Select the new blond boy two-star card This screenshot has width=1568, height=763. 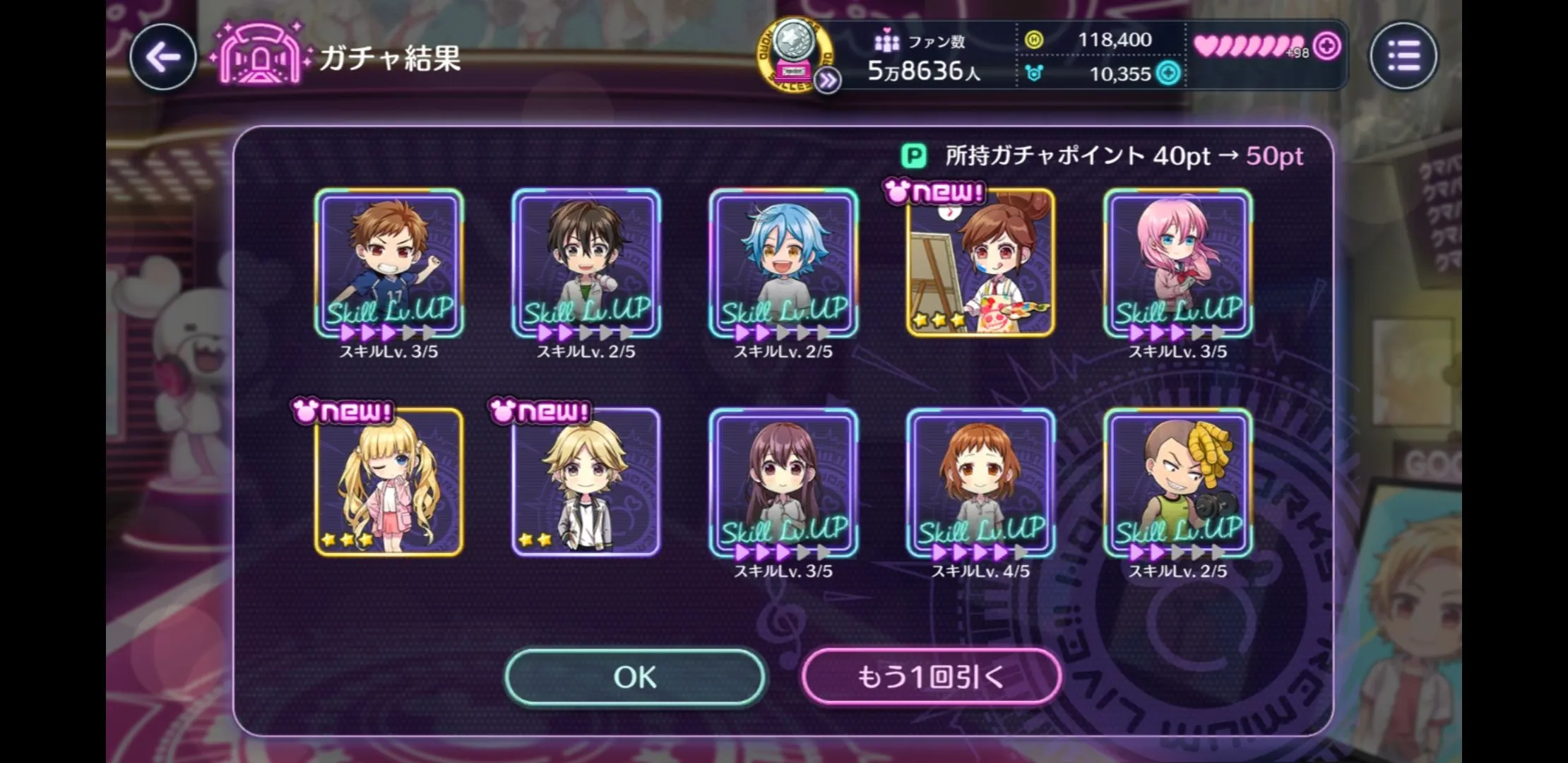tap(586, 483)
